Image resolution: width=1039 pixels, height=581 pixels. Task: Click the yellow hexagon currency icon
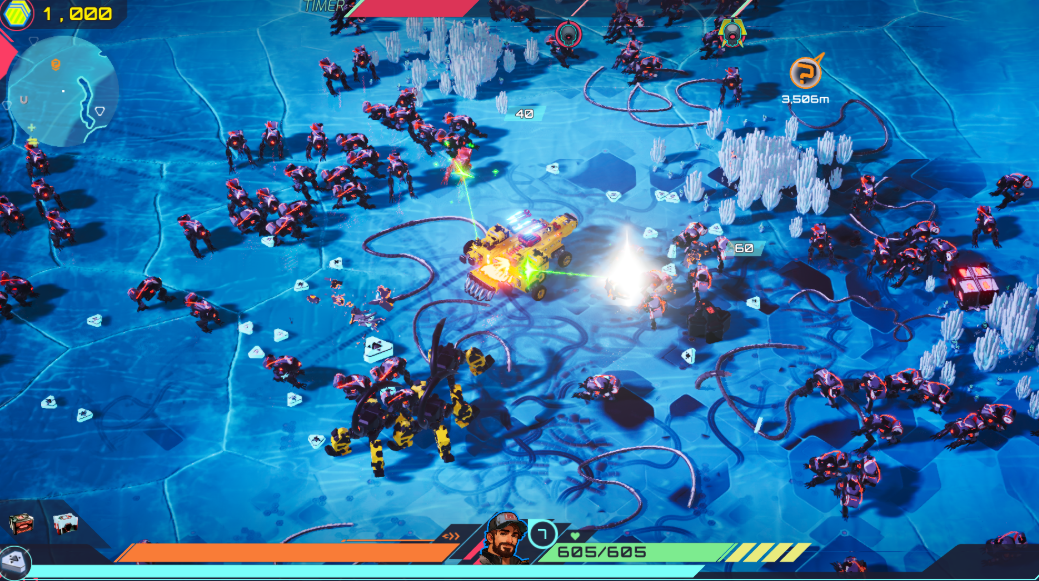point(20,14)
